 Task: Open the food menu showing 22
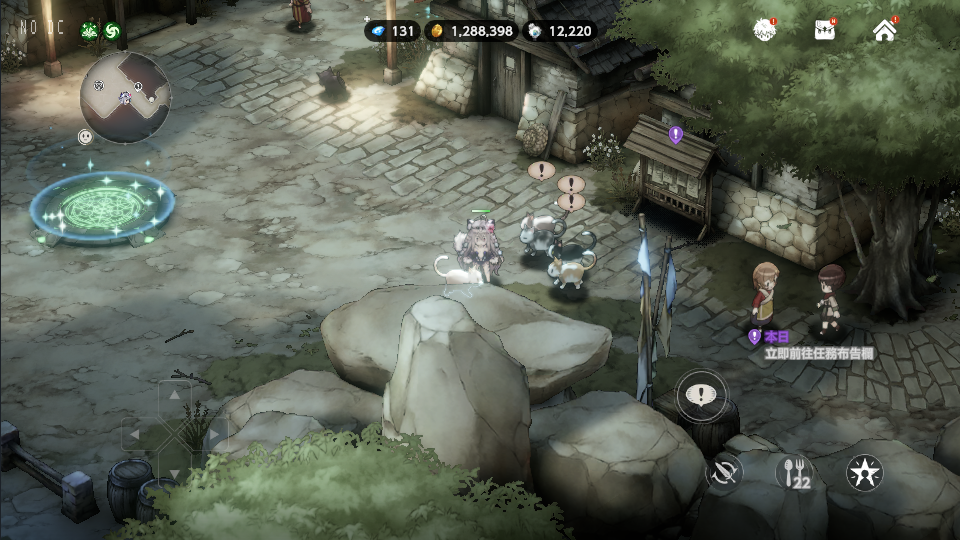[x=796, y=472]
